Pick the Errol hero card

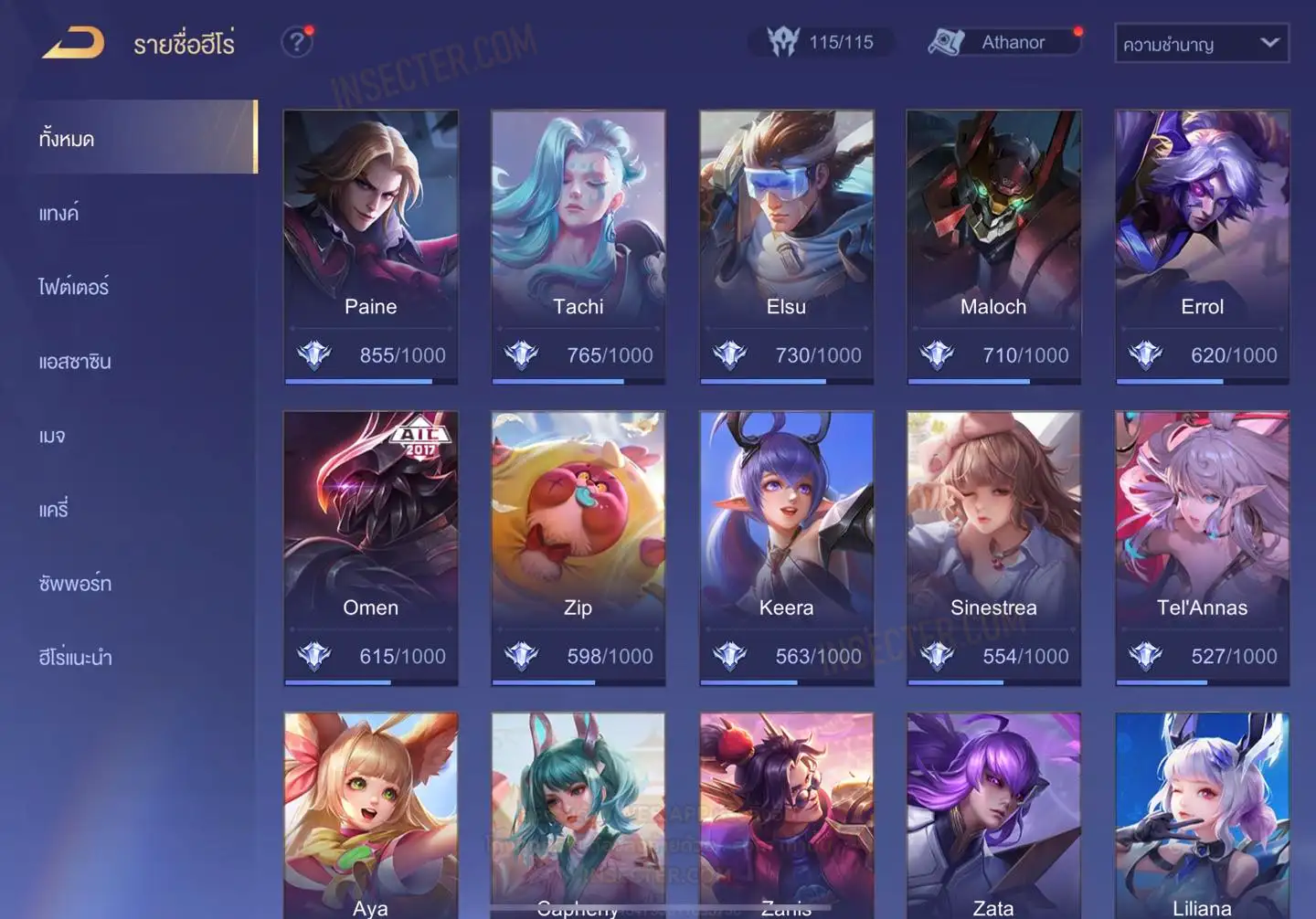pyautogui.click(x=1202, y=247)
